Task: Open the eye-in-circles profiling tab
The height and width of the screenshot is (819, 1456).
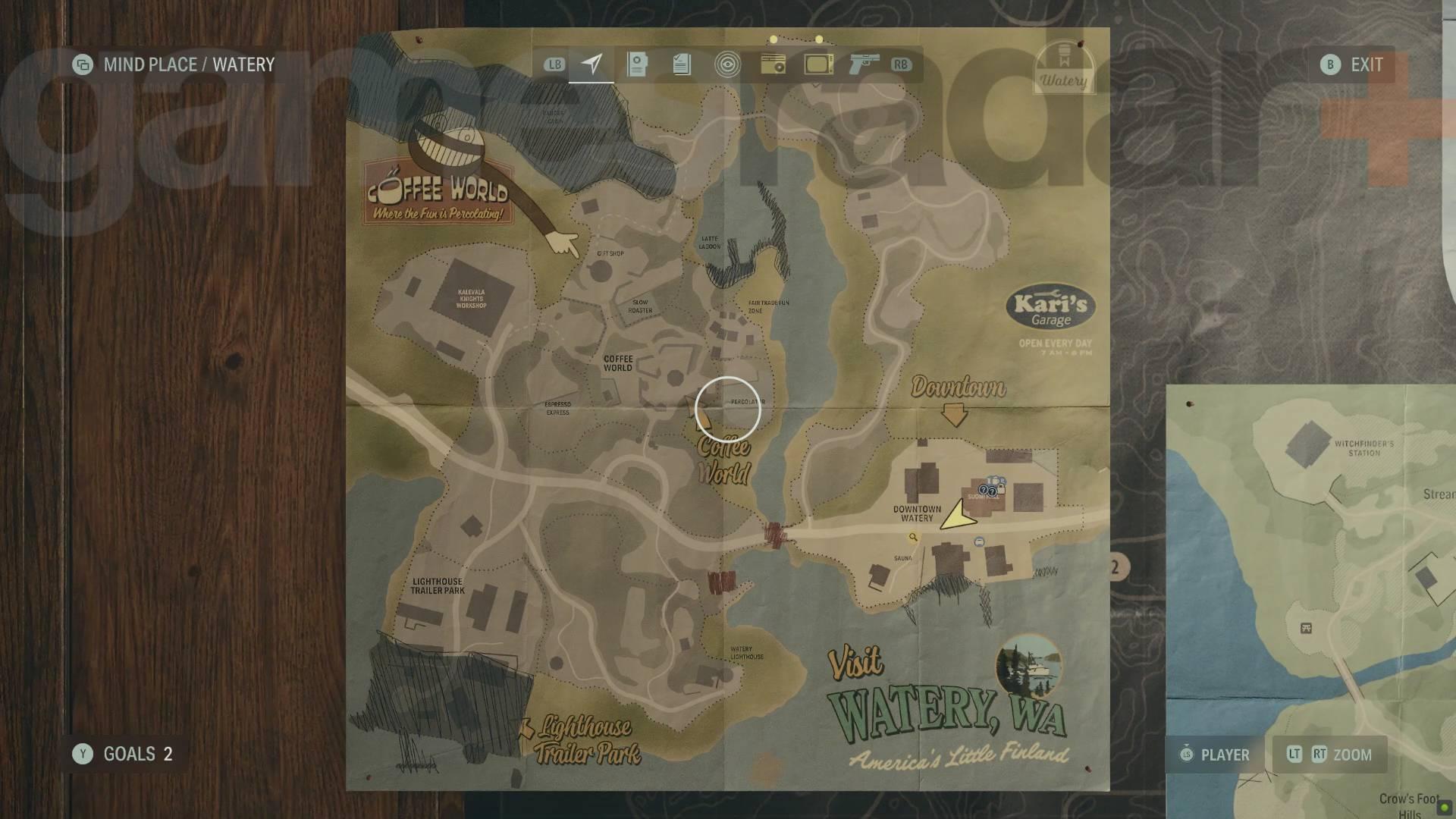Action: [727, 64]
